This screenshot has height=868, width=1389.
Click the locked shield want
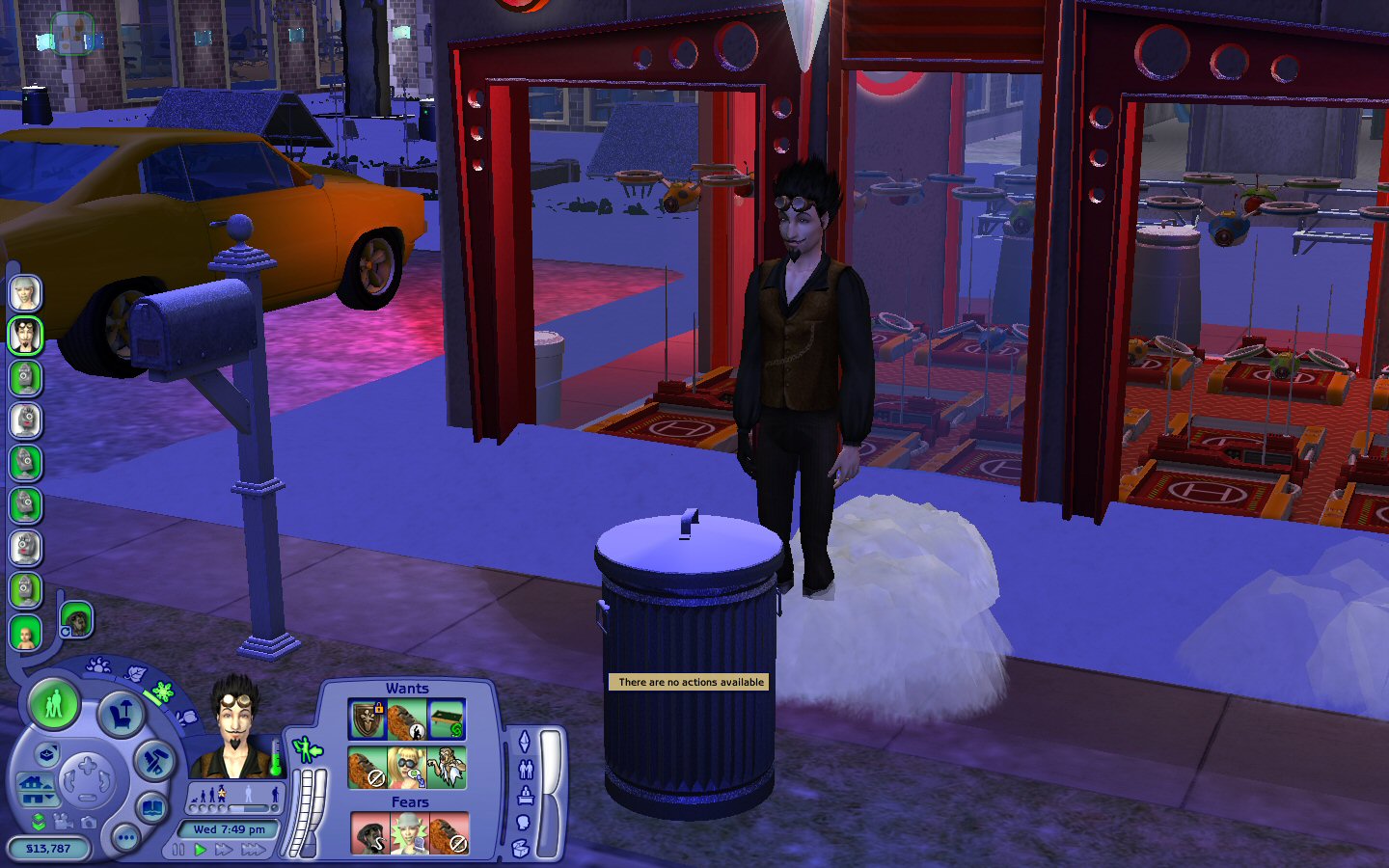tap(367, 719)
